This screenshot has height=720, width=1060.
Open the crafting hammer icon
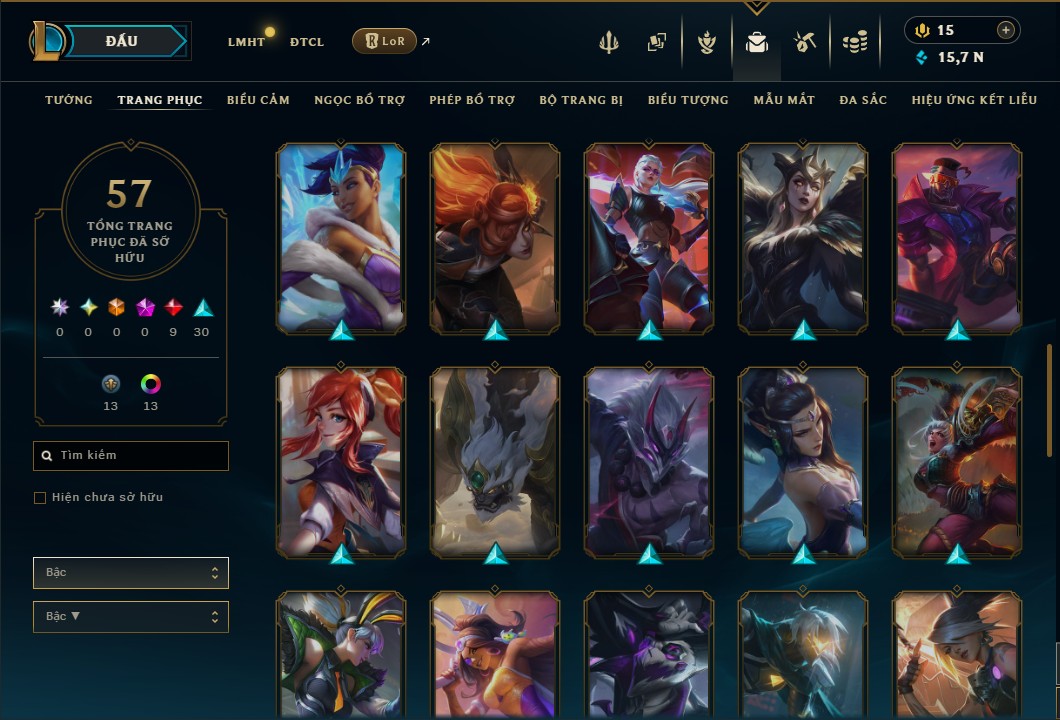[x=805, y=42]
